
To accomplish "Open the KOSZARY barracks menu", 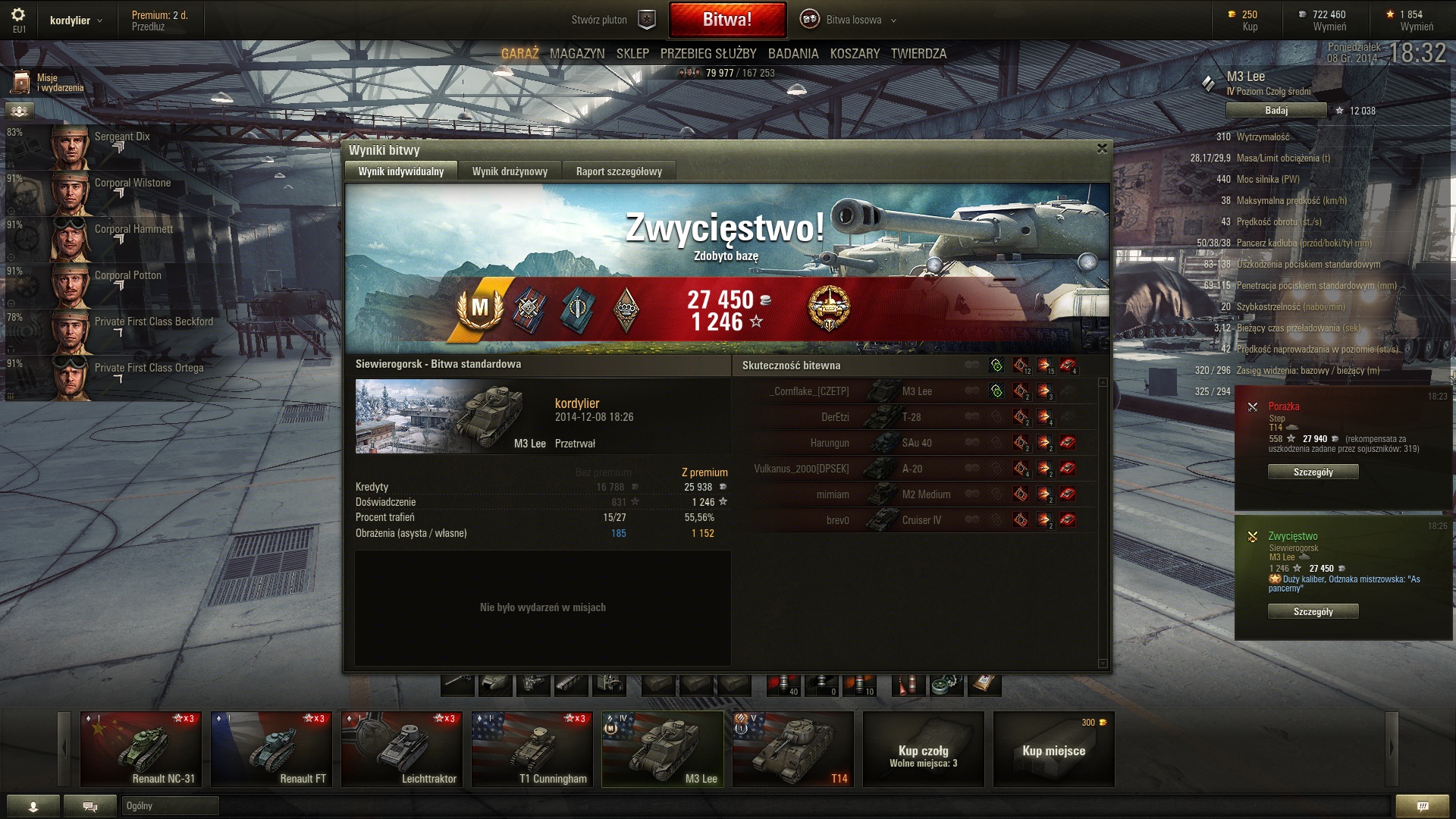I will 855,54.
